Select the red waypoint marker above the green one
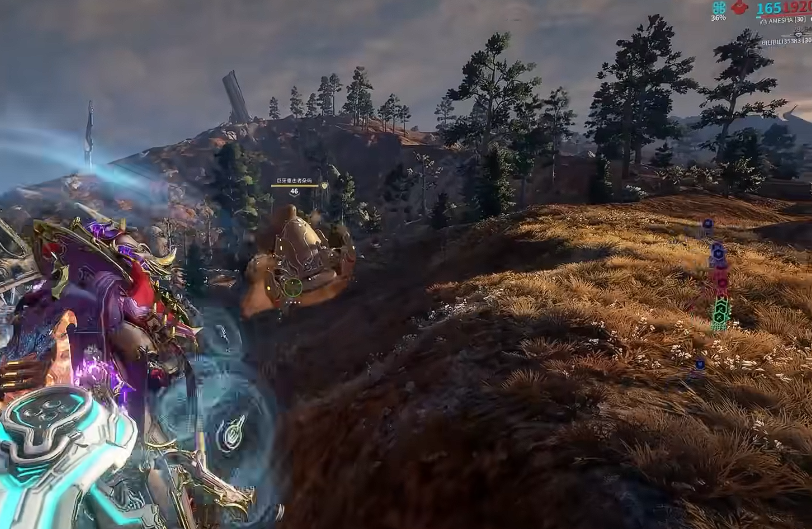812x529 pixels. [719, 279]
